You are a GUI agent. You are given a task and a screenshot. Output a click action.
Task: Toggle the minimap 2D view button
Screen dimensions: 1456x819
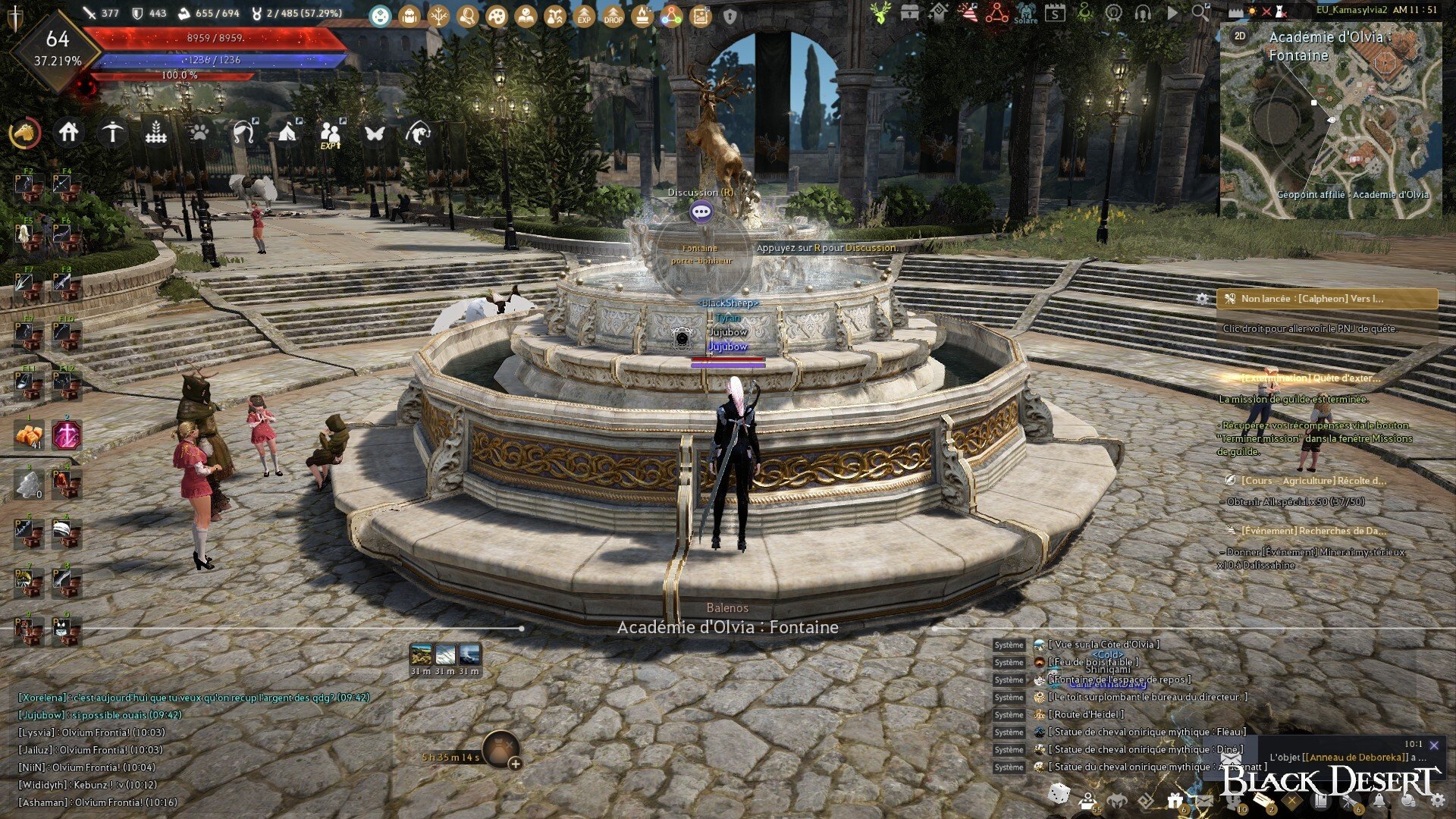click(1240, 36)
